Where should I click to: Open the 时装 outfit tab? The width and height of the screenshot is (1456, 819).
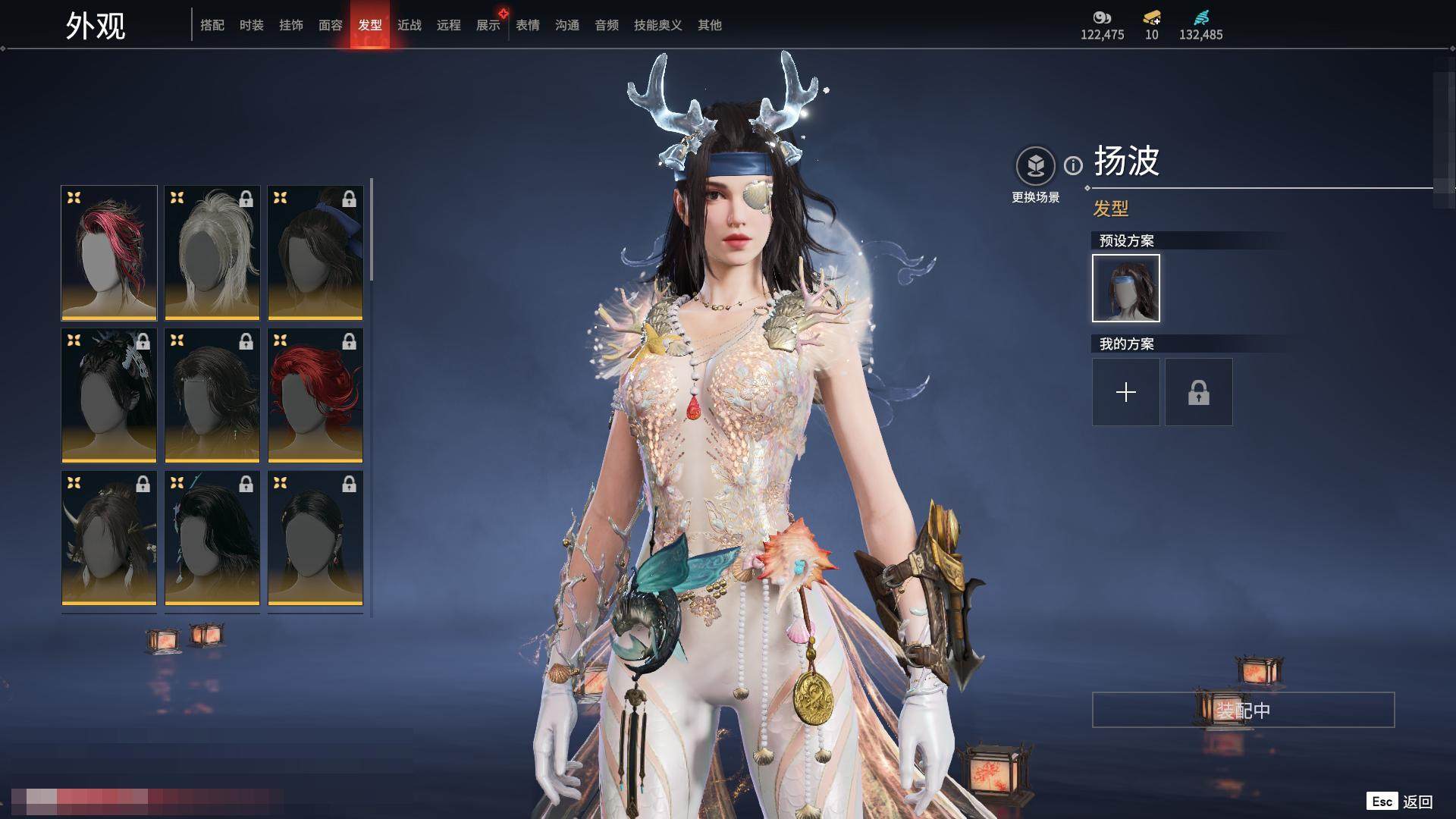click(x=252, y=26)
